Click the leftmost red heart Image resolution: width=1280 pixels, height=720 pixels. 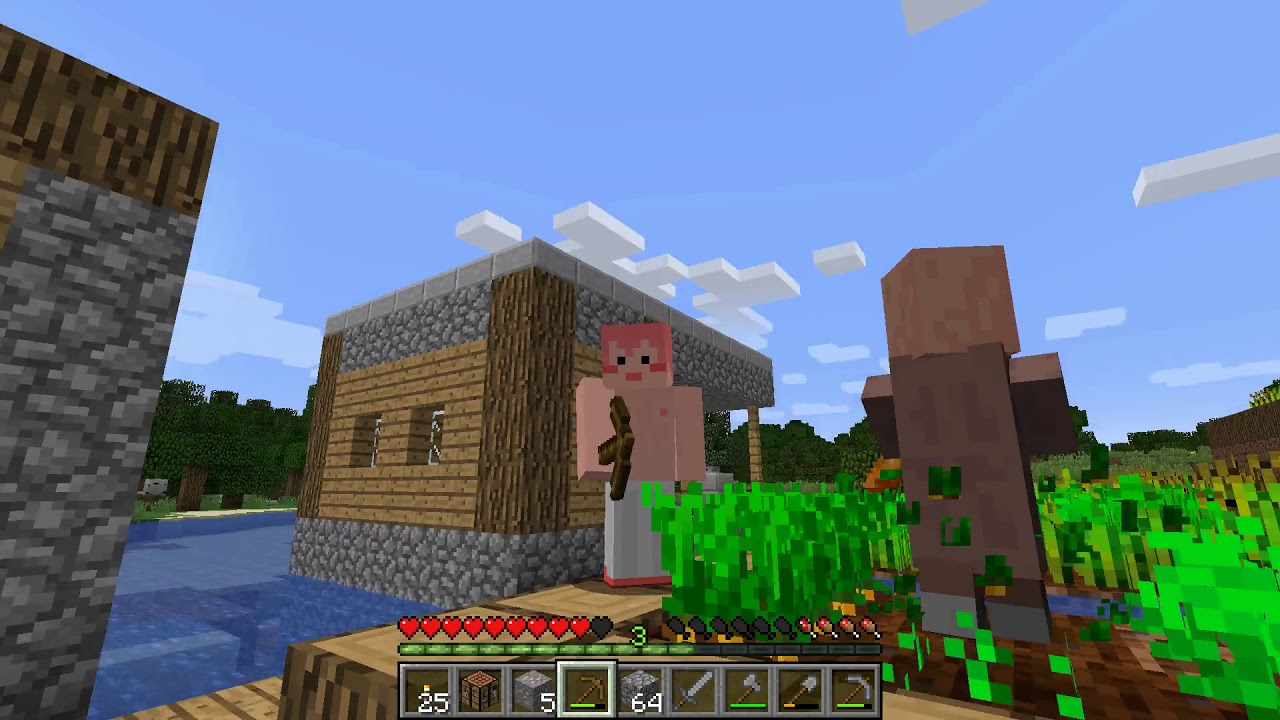click(x=408, y=628)
